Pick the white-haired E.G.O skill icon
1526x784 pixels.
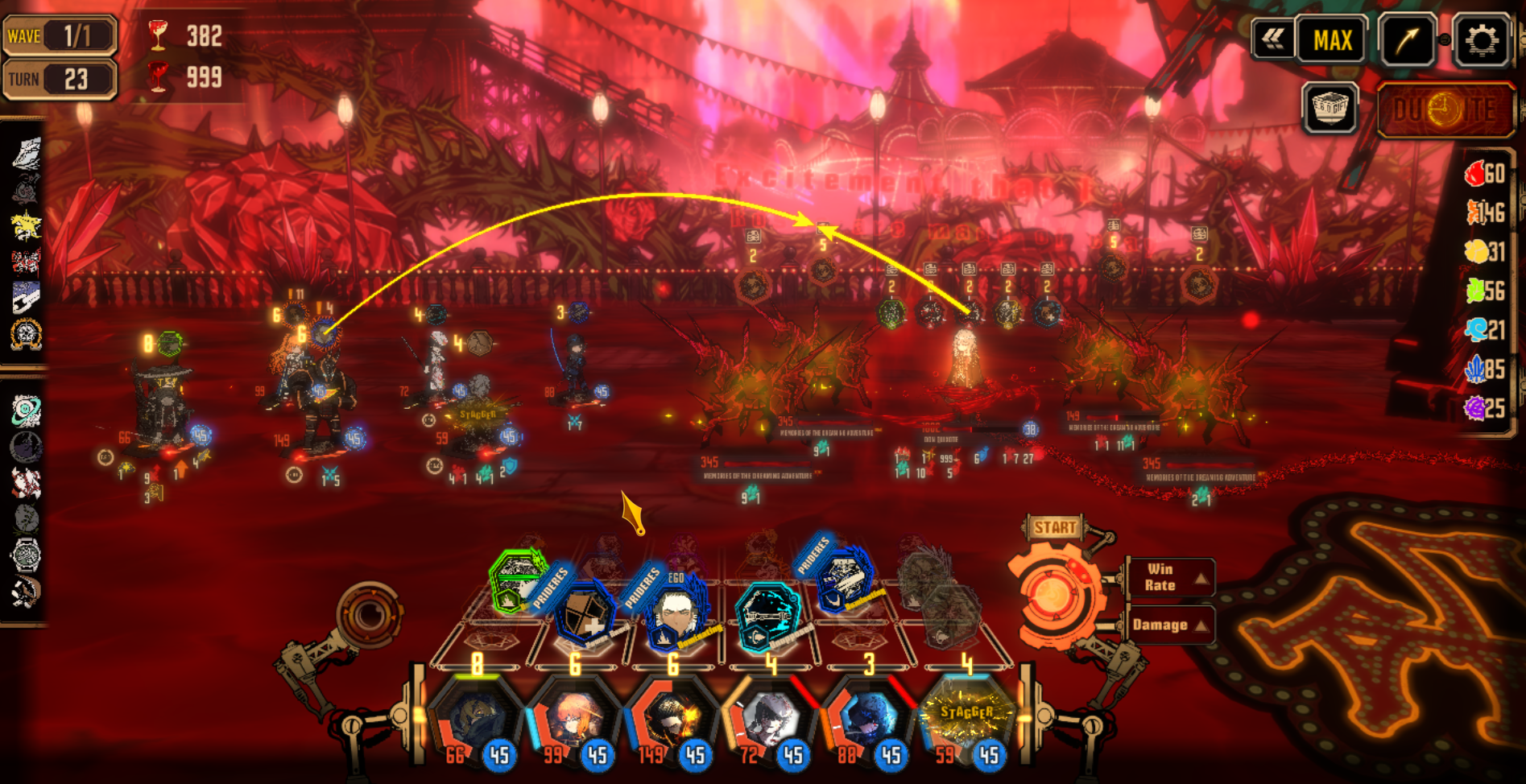[675, 617]
